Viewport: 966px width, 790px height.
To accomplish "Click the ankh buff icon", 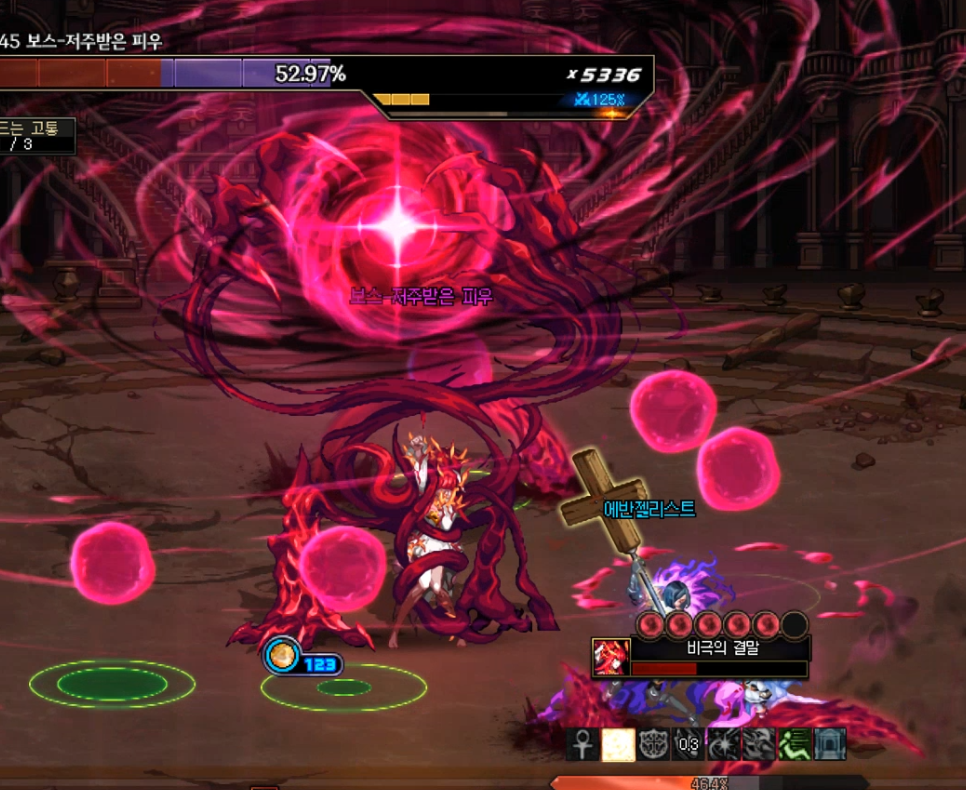I will (581, 744).
